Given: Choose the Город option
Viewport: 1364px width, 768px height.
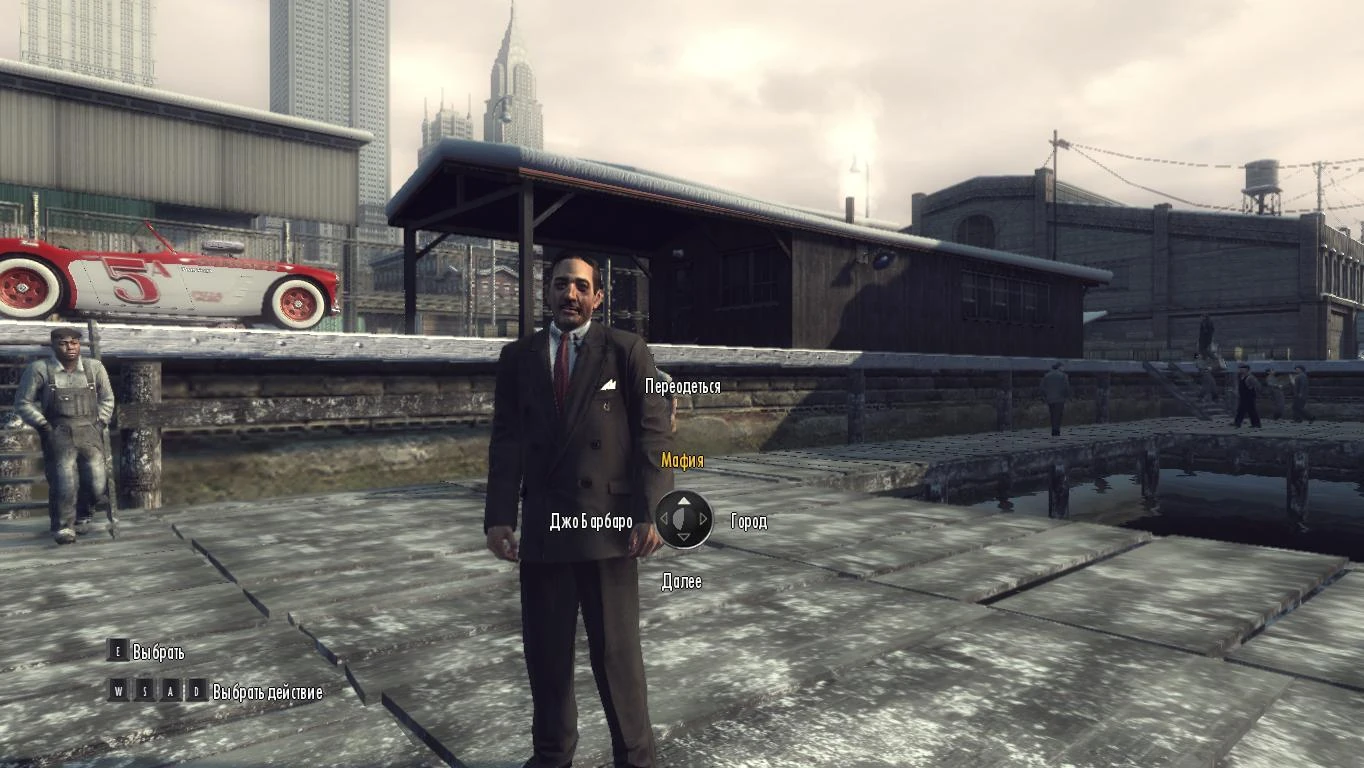Looking at the screenshot, I should (749, 521).
